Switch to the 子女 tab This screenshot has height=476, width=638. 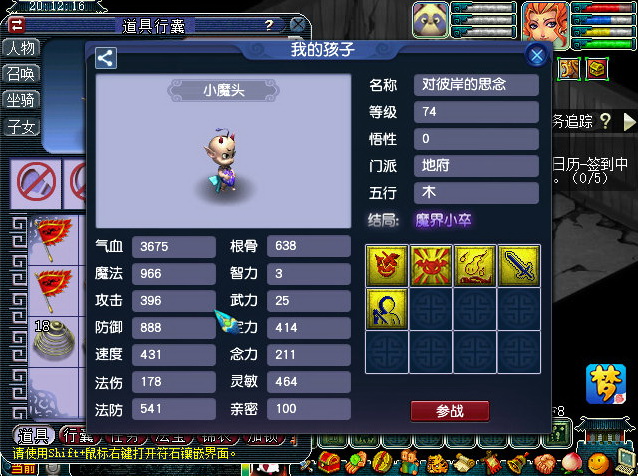click(x=21, y=127)
